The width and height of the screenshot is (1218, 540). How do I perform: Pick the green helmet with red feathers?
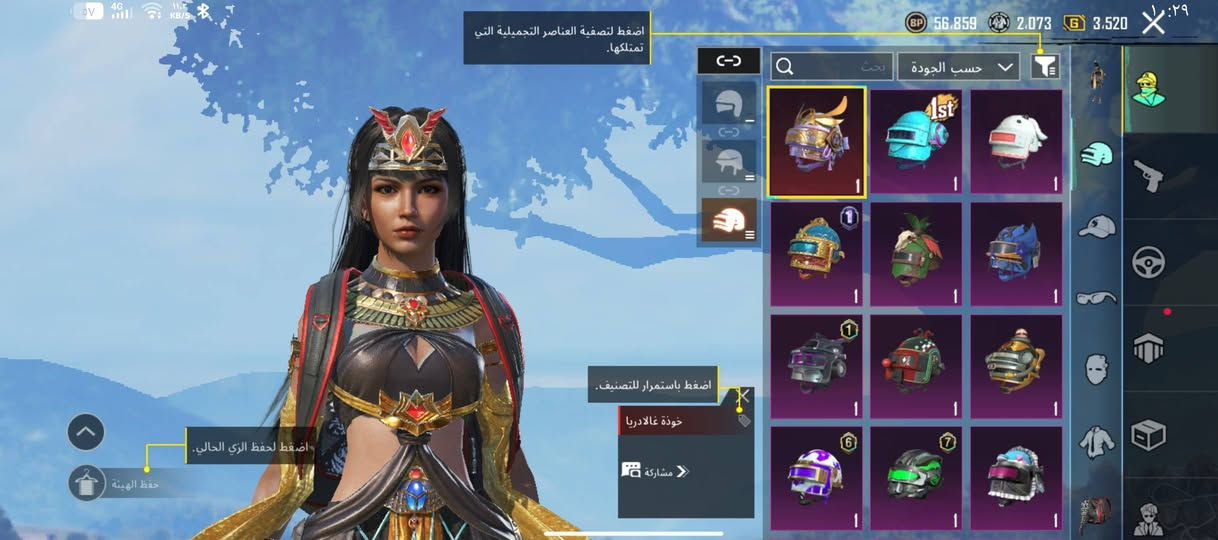916,254
